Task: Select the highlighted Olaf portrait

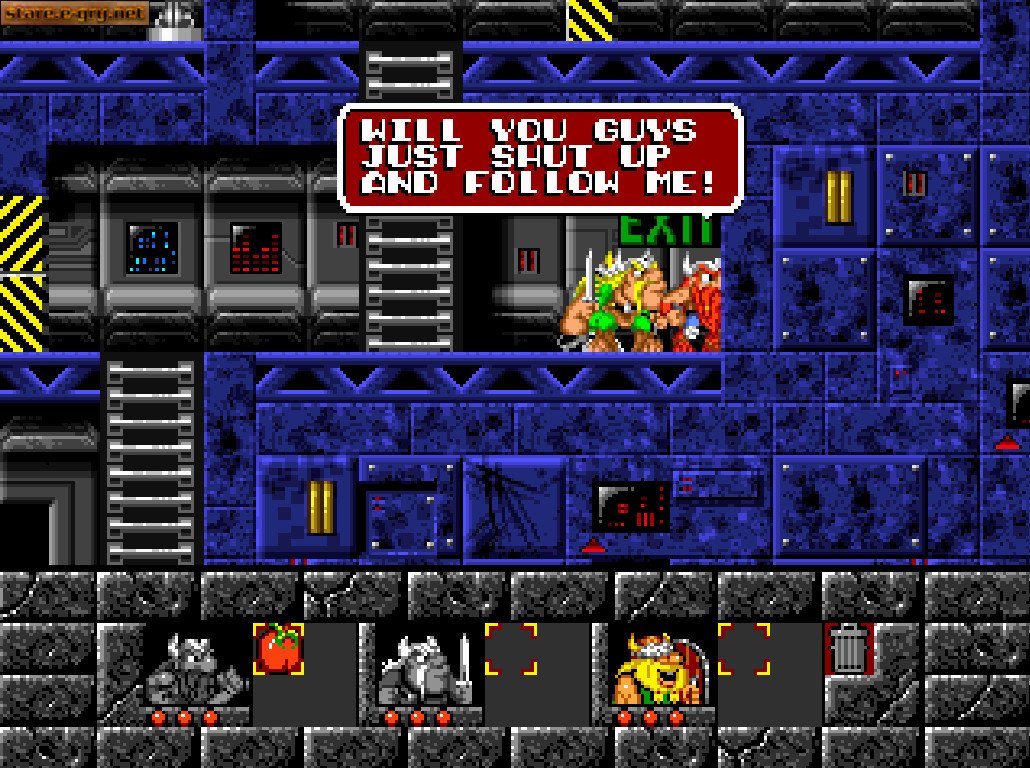Action: [x=659, y=668]
